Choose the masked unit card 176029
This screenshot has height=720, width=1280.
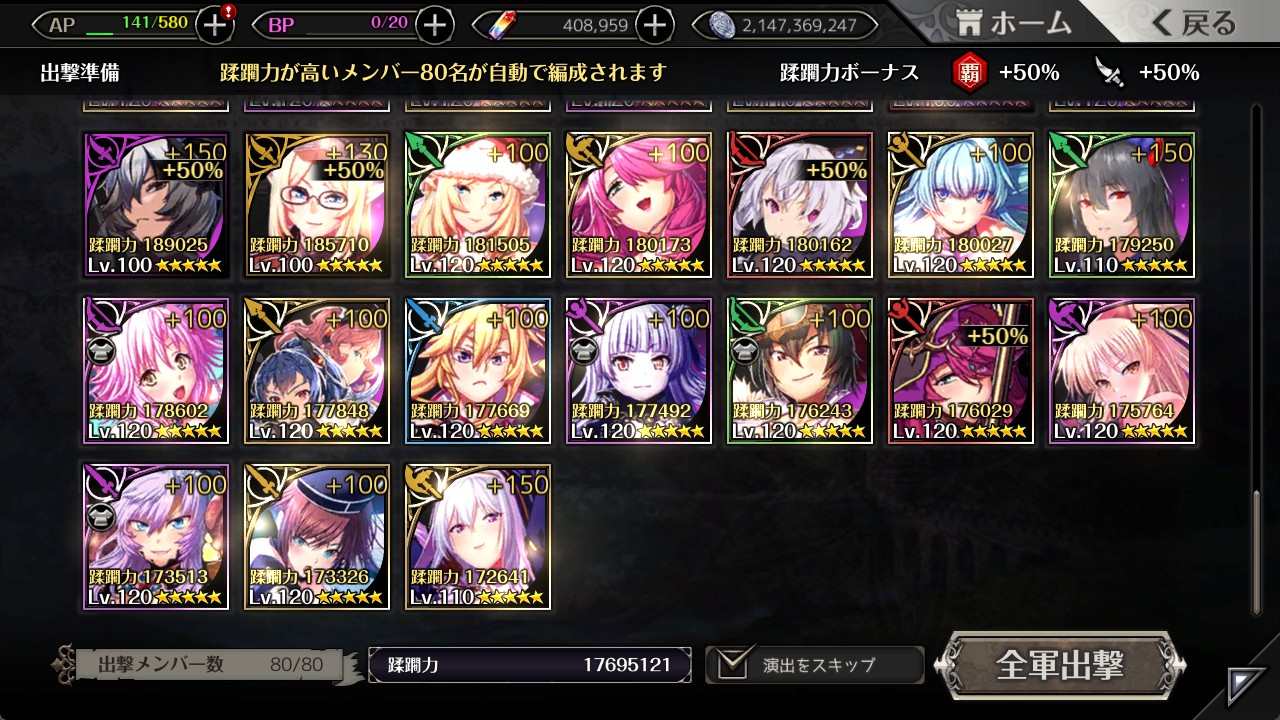tap(961, 371)
